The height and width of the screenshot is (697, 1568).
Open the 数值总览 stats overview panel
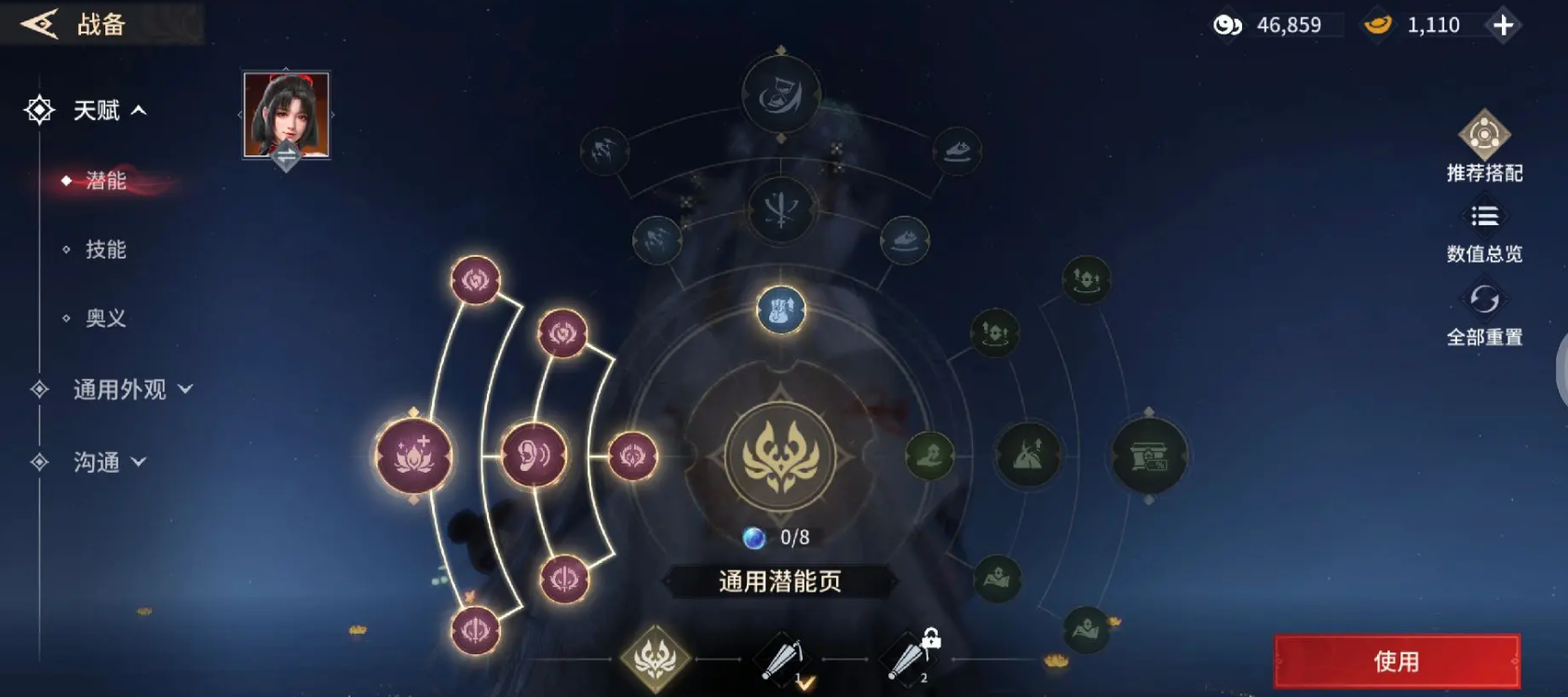click(x=1482, y=216)
